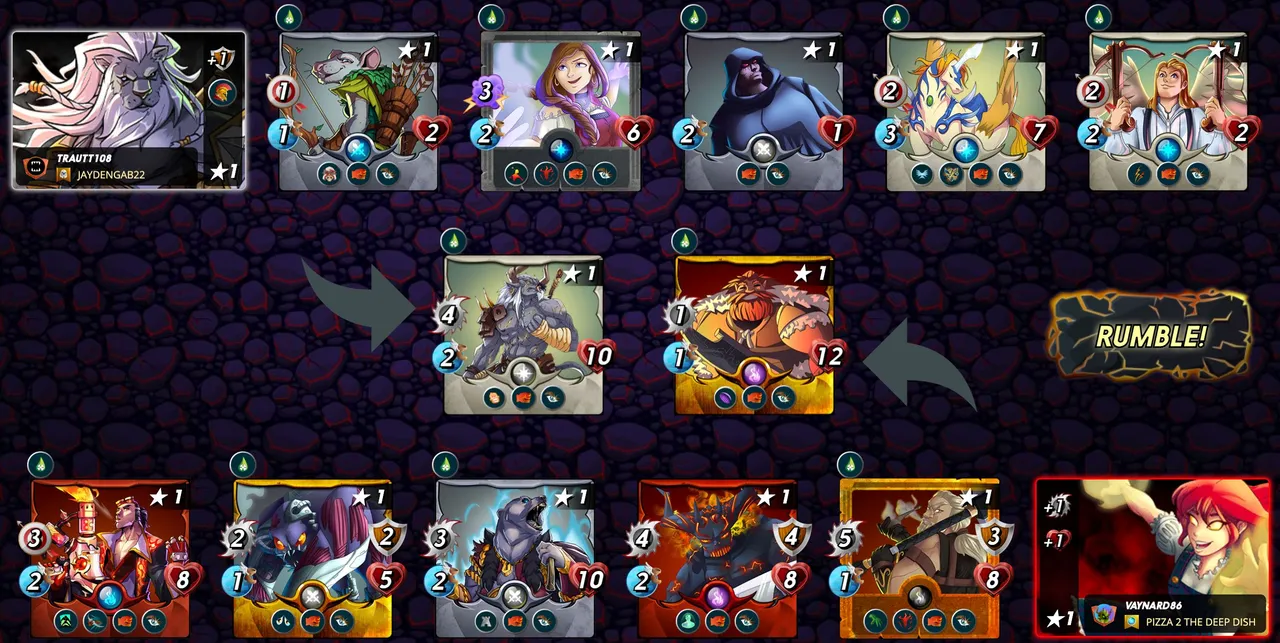Select the red-haired summoner card

click(x=1153, y=555)
